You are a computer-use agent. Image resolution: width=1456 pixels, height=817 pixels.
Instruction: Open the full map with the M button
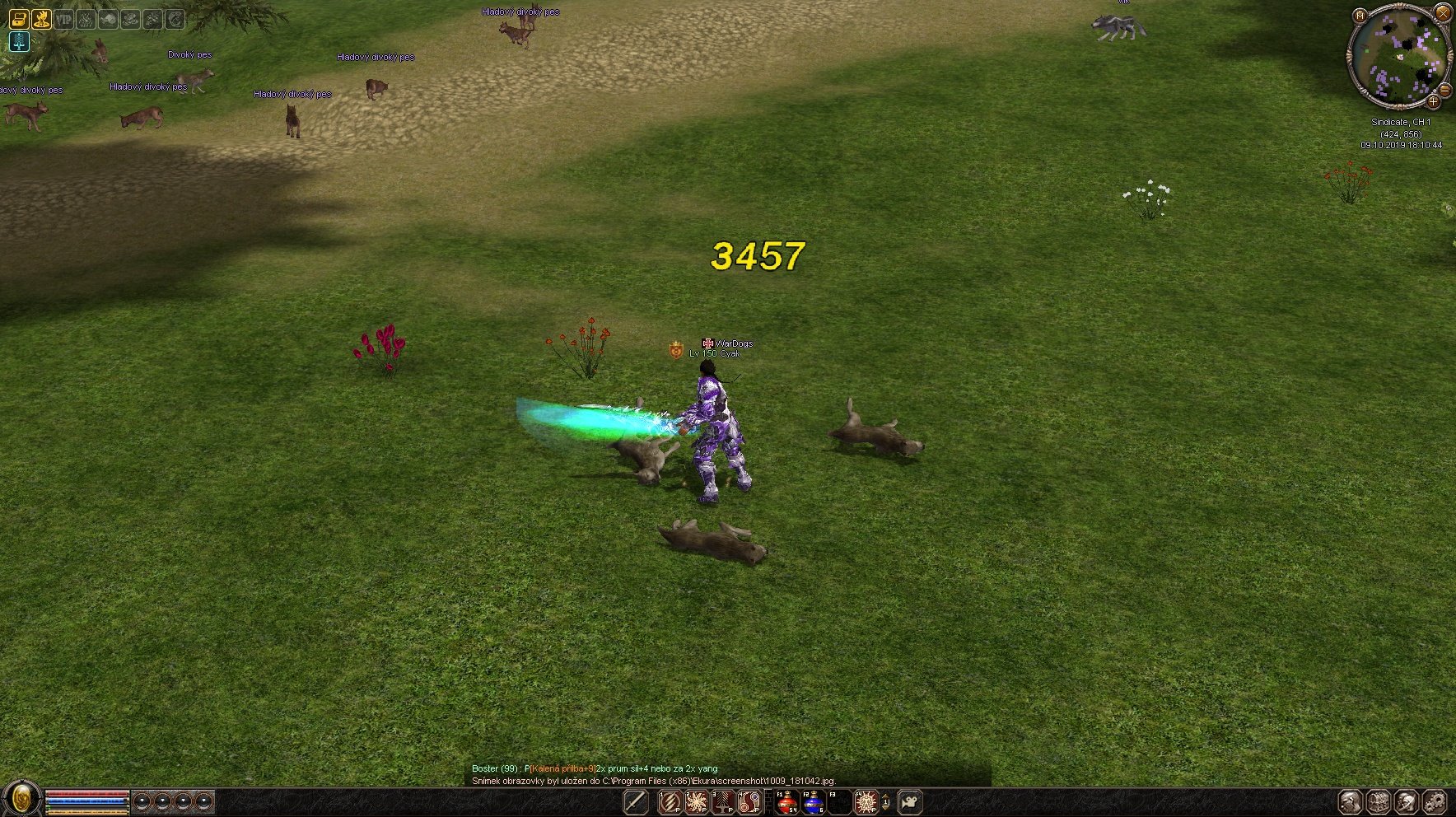pyautogui.click(x=1360, y=16)
